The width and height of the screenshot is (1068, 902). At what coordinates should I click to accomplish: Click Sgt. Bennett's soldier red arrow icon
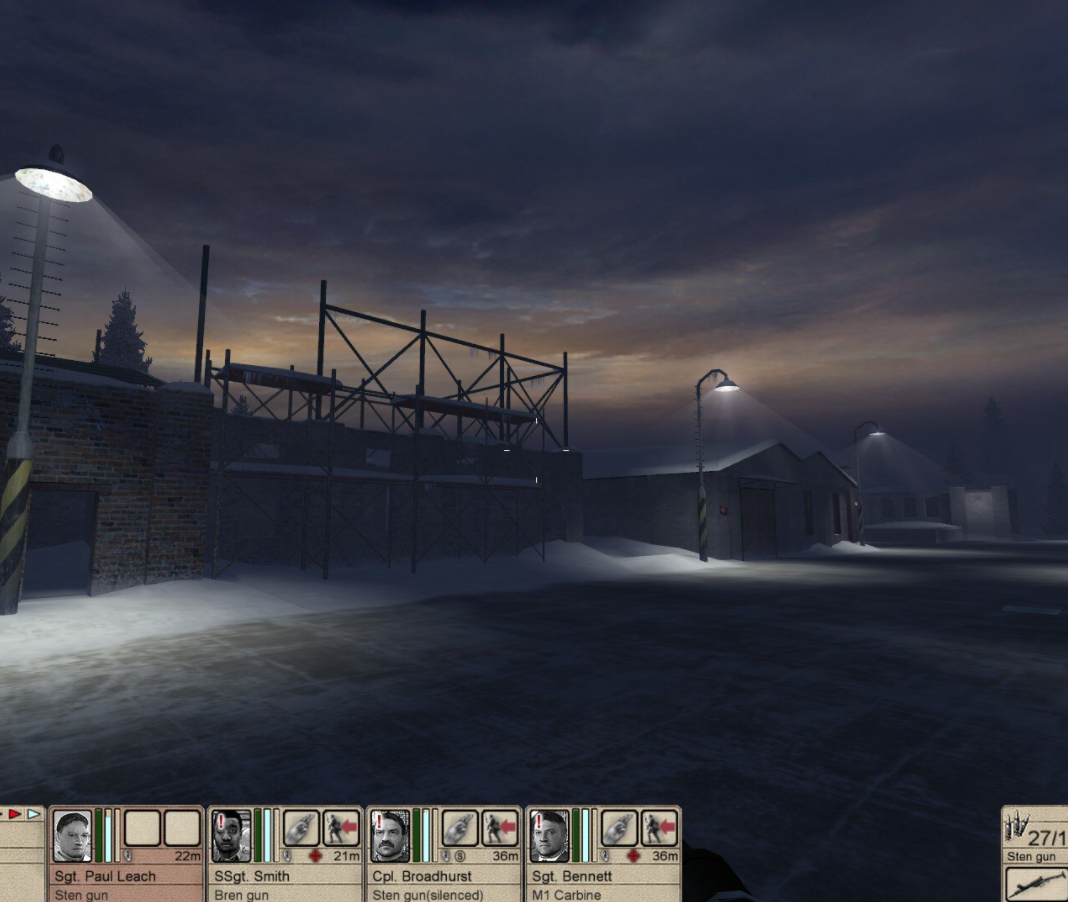[x=659, y=828]
